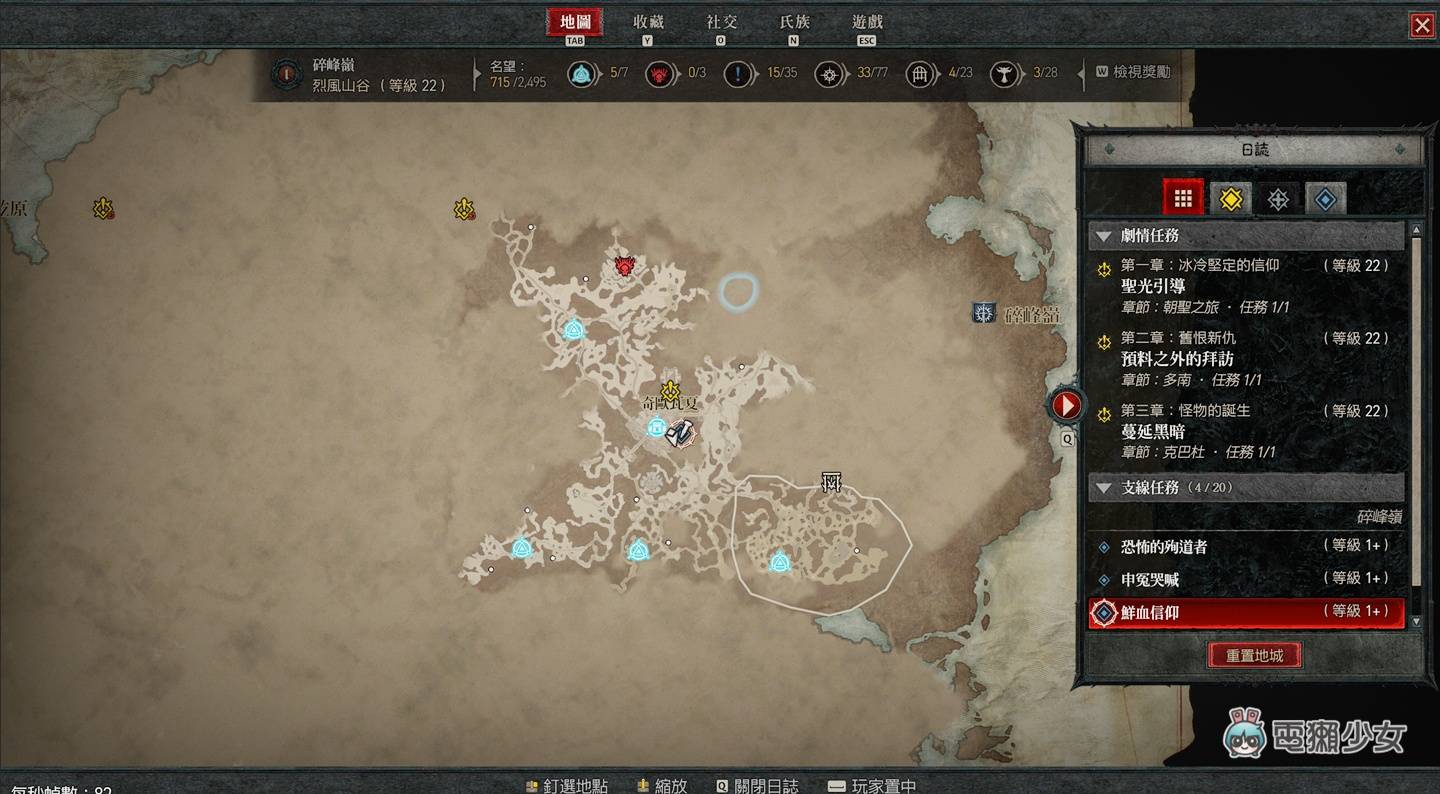Open the 社交 tab
Screen dimensions: 1440x794
pos(721,22)
